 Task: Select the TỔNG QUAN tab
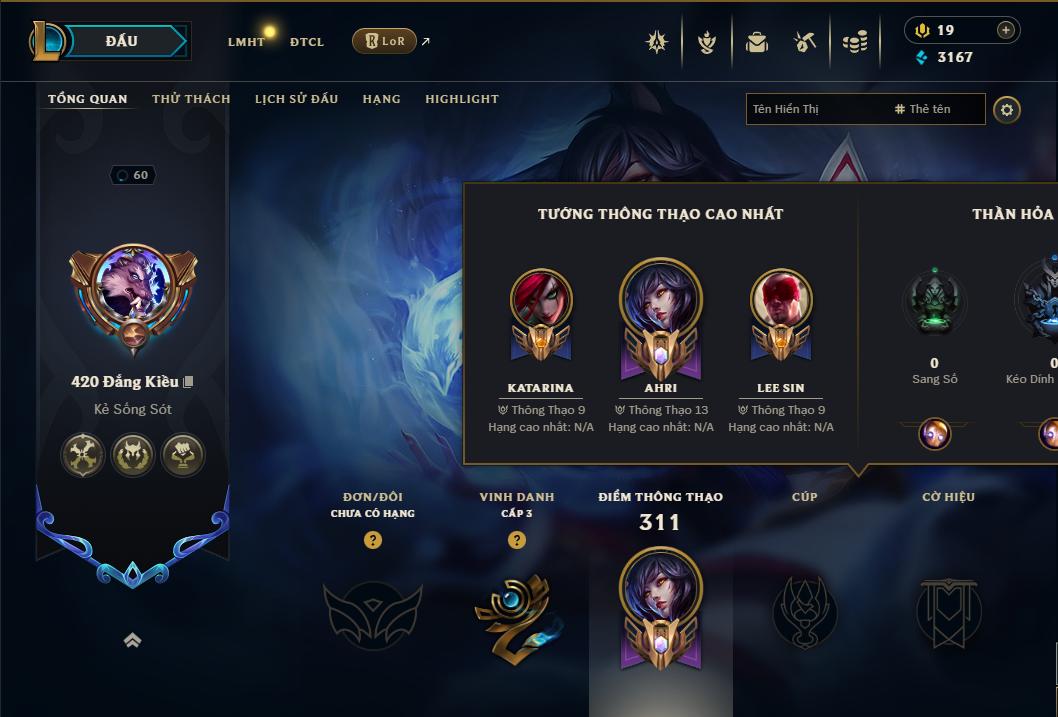pyautogui.click(x=88, y=99)
